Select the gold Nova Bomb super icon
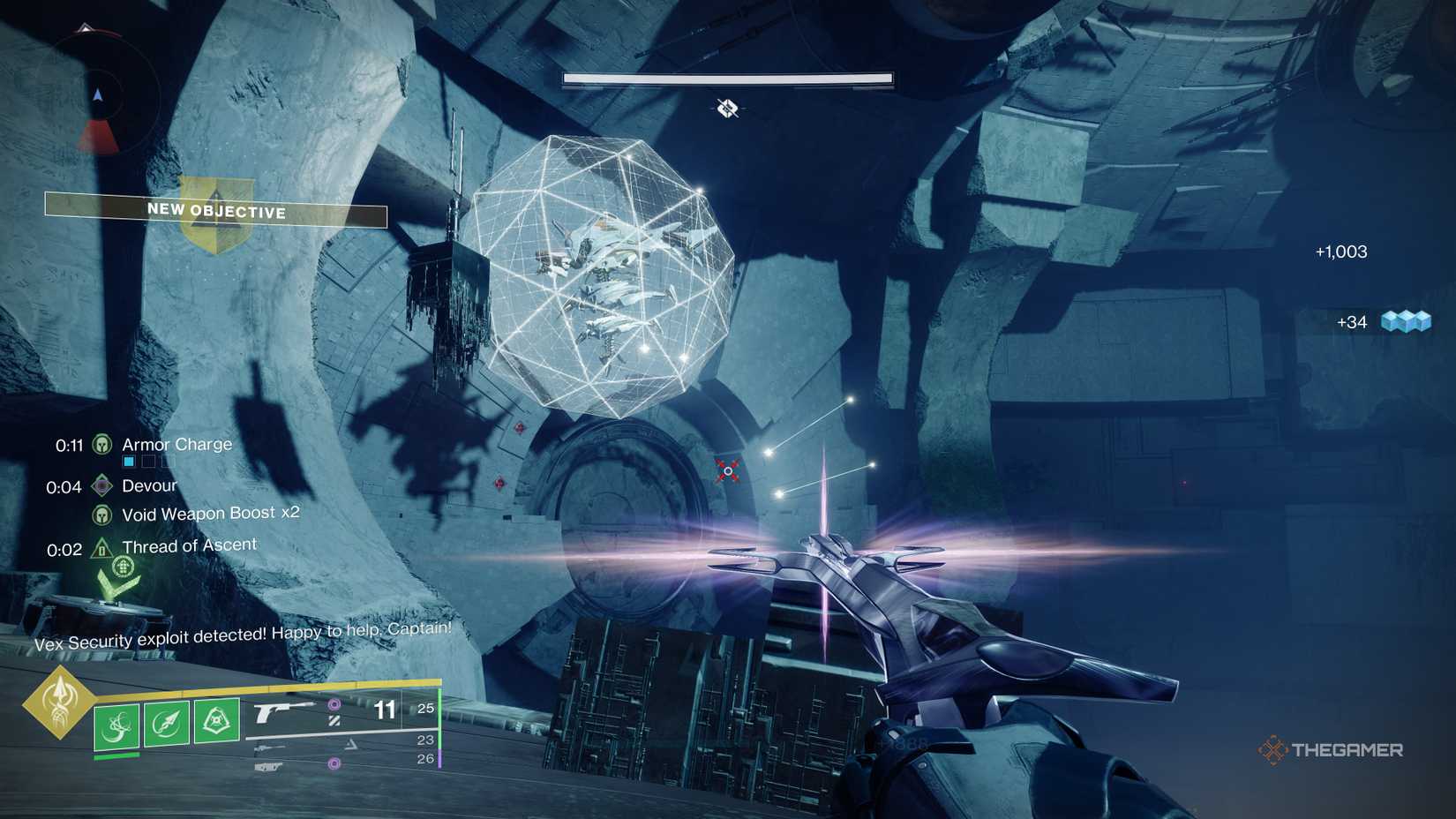The image size is (1456, 819). [x=58, y=706]
